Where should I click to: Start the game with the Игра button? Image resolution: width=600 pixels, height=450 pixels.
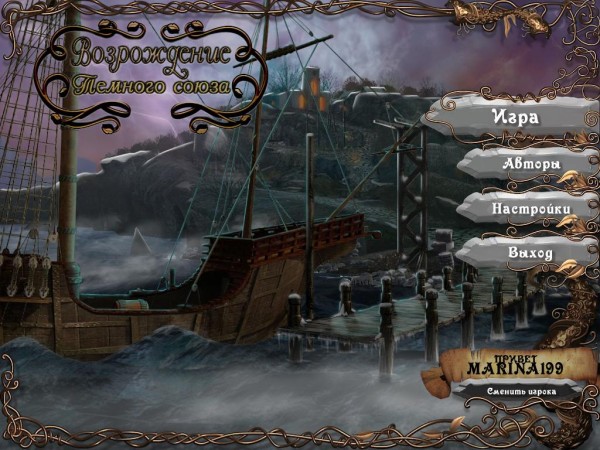[x=515, y=116]
